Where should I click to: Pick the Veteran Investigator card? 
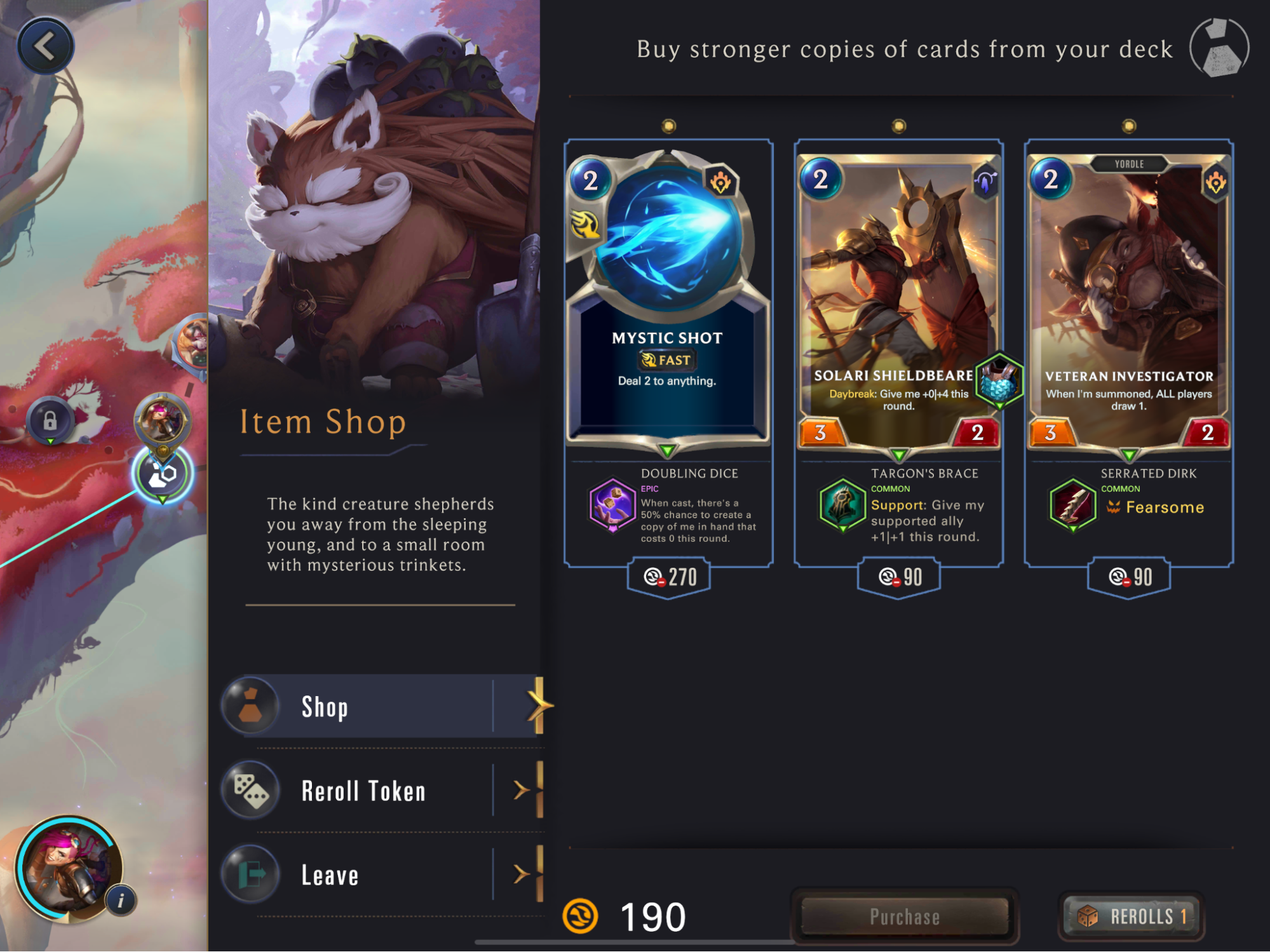tap(1128, 298)
